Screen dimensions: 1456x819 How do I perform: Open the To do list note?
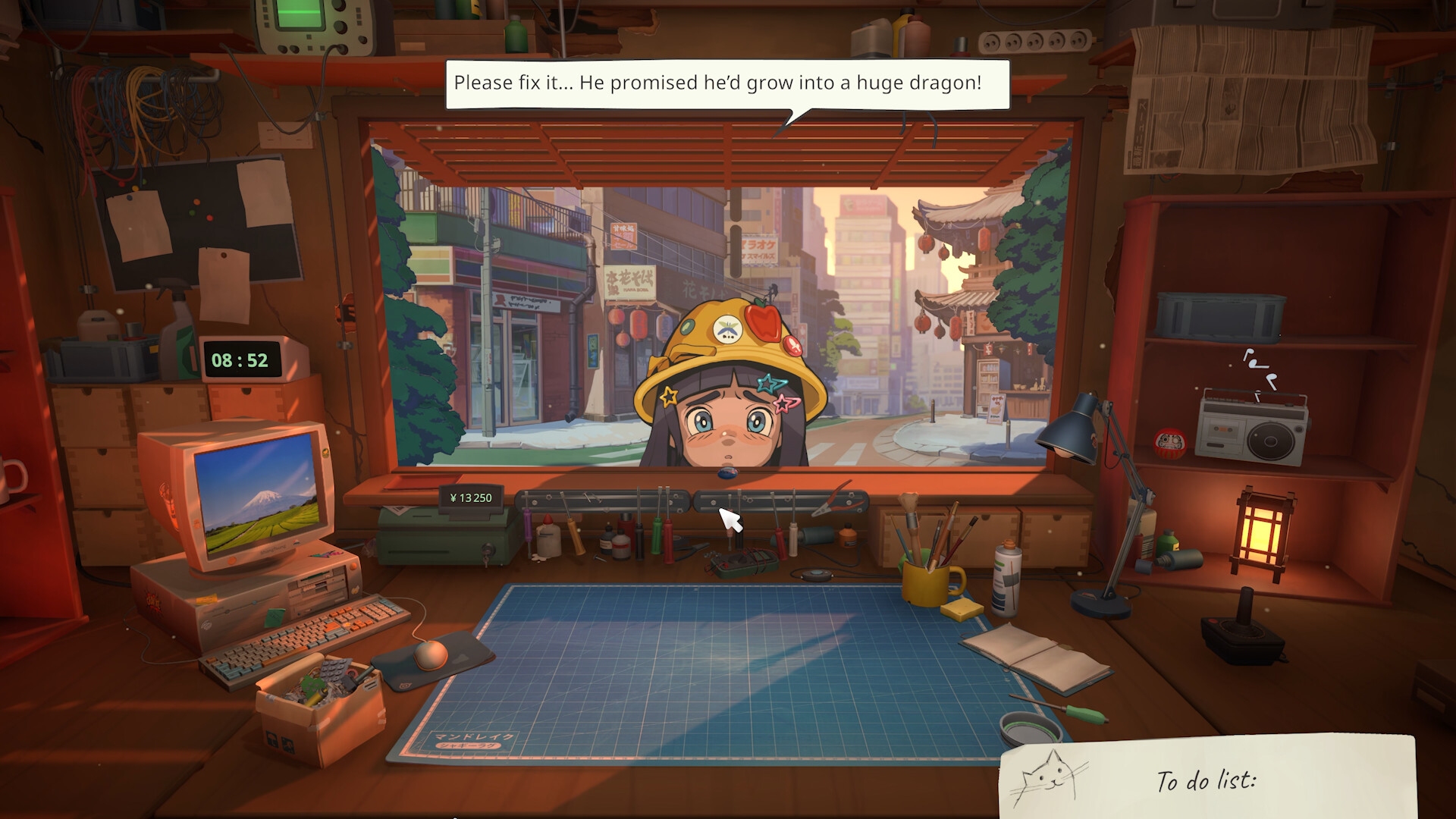1207,778
